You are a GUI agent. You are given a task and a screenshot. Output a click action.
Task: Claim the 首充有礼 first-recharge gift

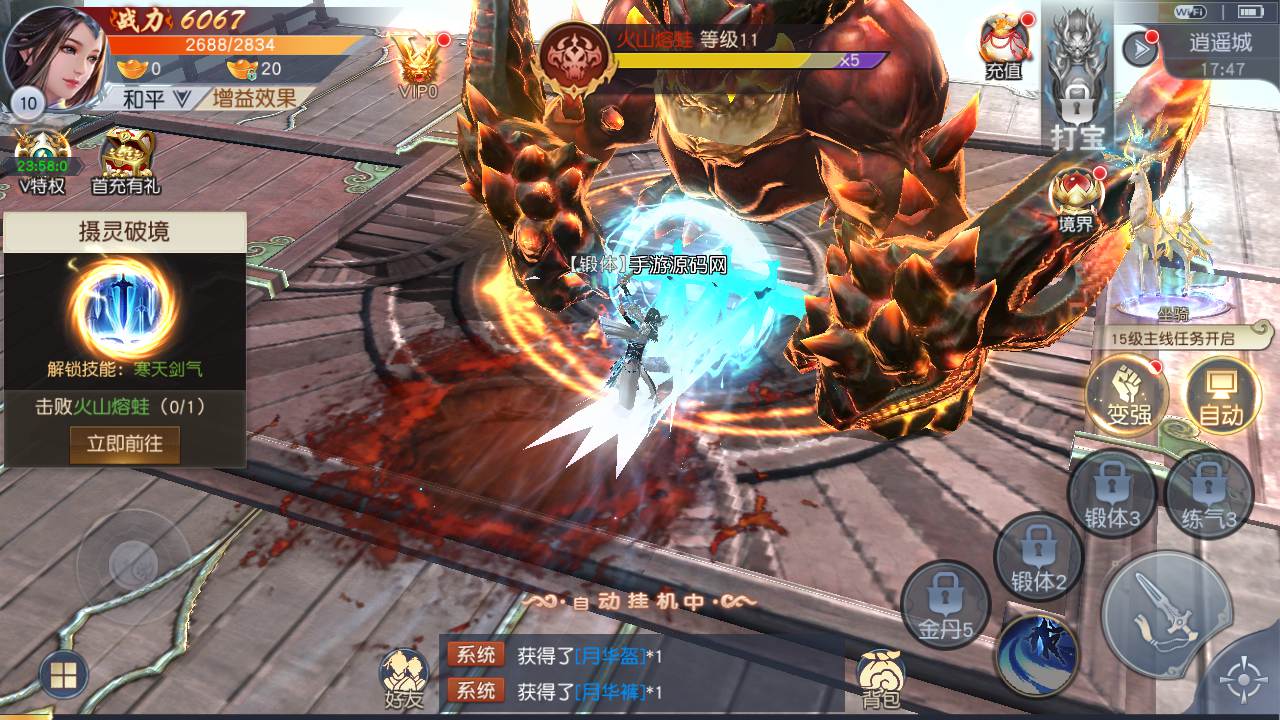coord(125,162)
